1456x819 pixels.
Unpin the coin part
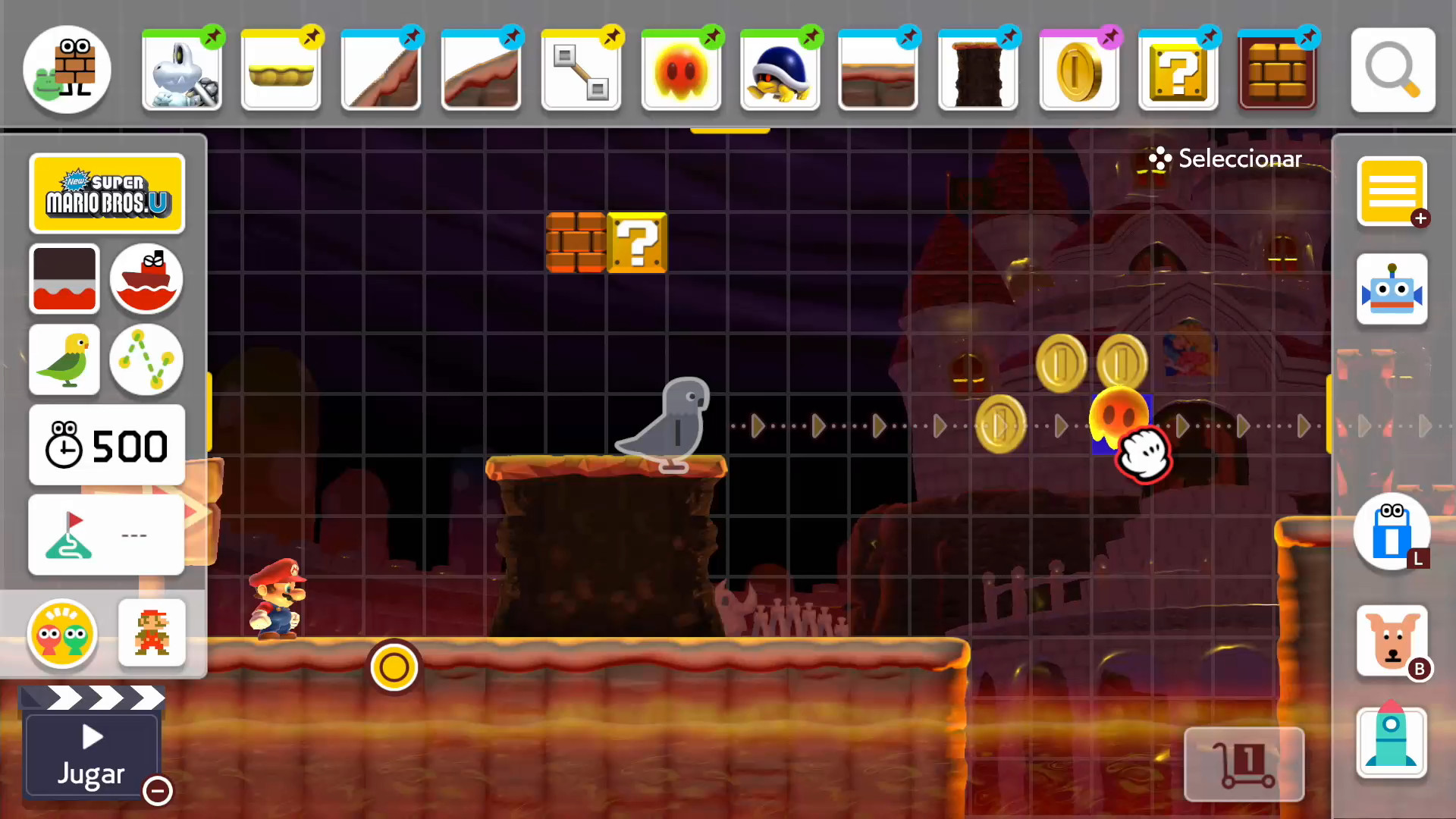point(1110,36)
